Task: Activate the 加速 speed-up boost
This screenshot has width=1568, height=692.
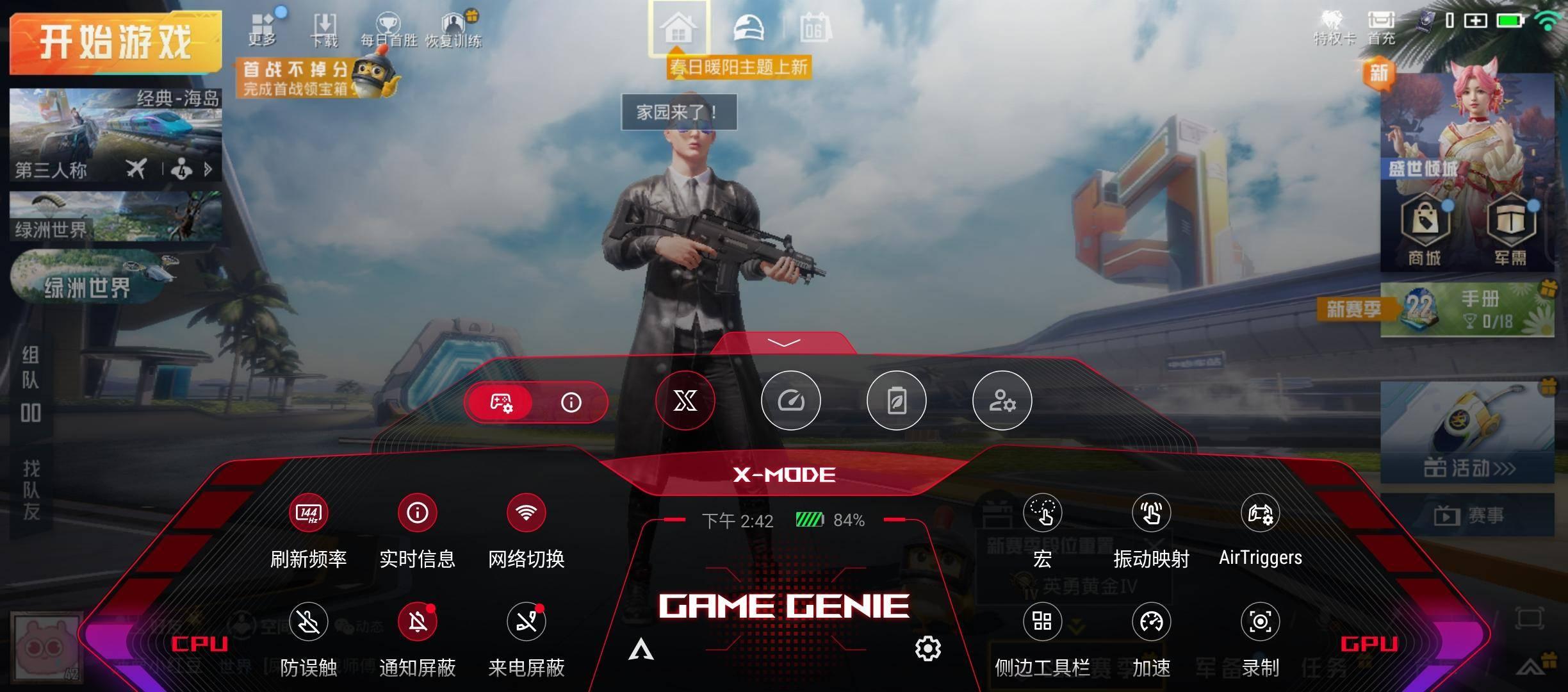Action: pyautogui.click(x=1151, y=622)
